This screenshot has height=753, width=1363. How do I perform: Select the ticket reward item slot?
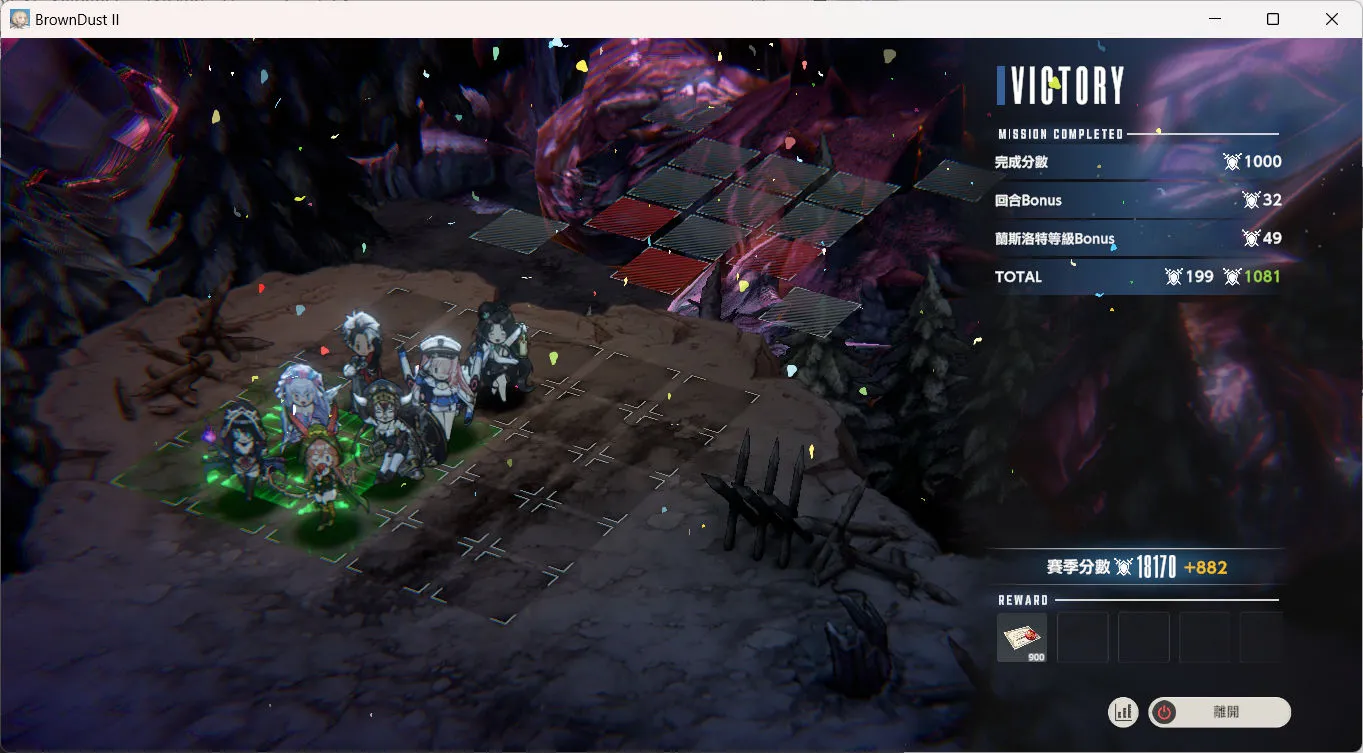tap(1022, 638)
